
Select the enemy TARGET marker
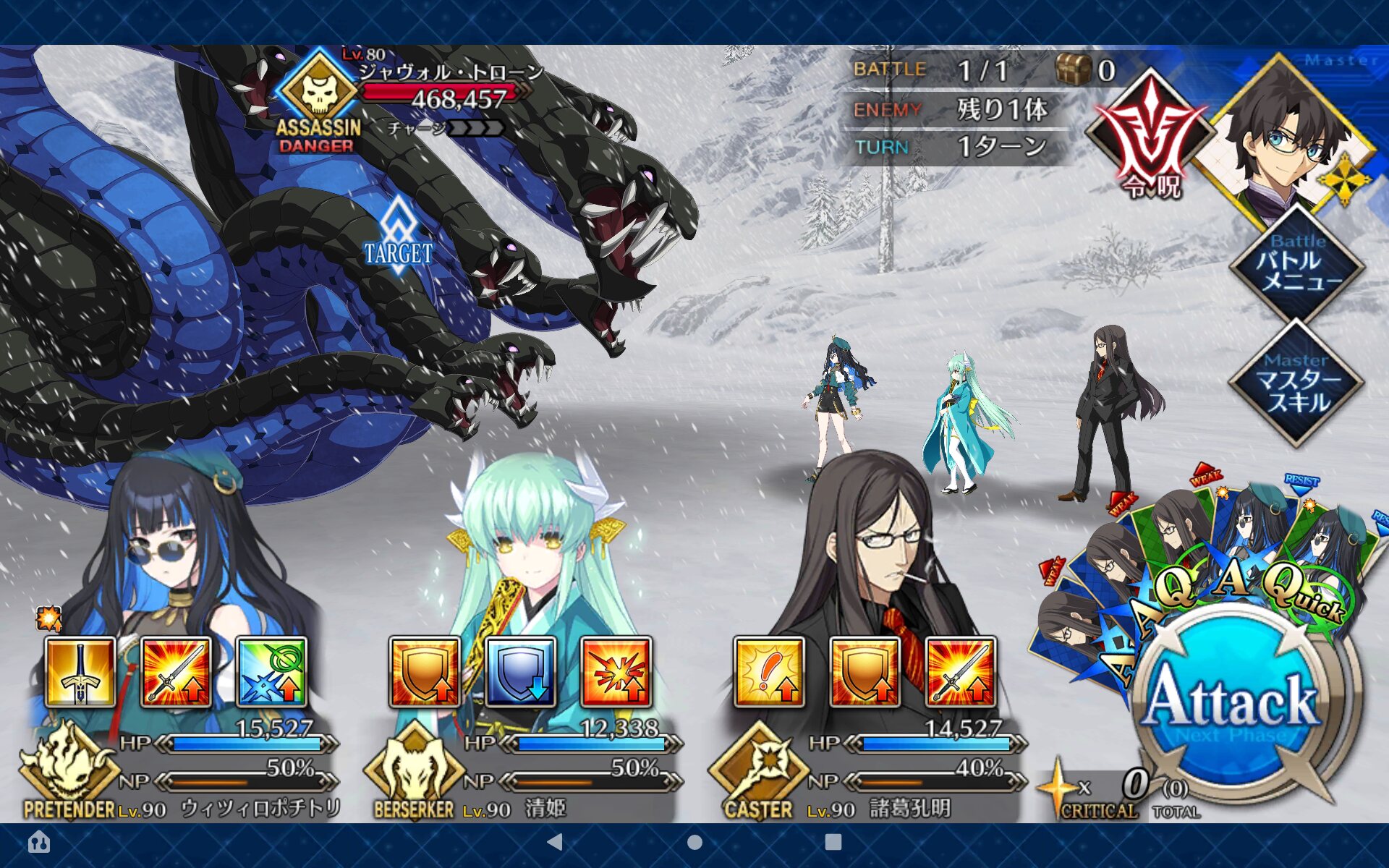click(398, 239)
